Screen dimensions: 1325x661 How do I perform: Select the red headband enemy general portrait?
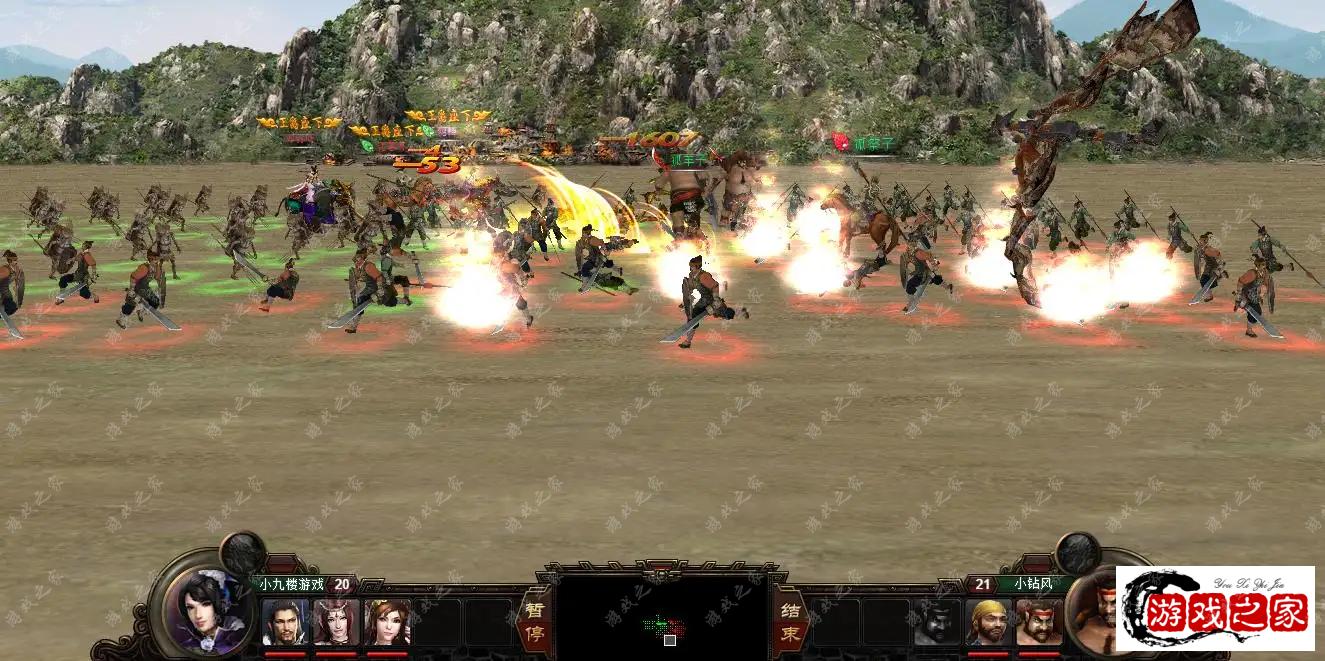(1039, 622)
